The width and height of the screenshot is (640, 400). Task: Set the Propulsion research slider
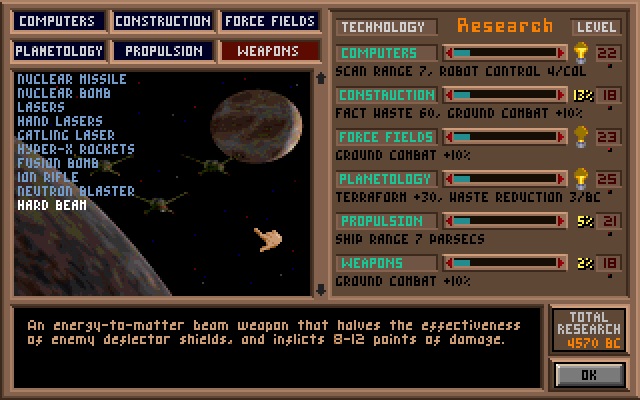505,220
